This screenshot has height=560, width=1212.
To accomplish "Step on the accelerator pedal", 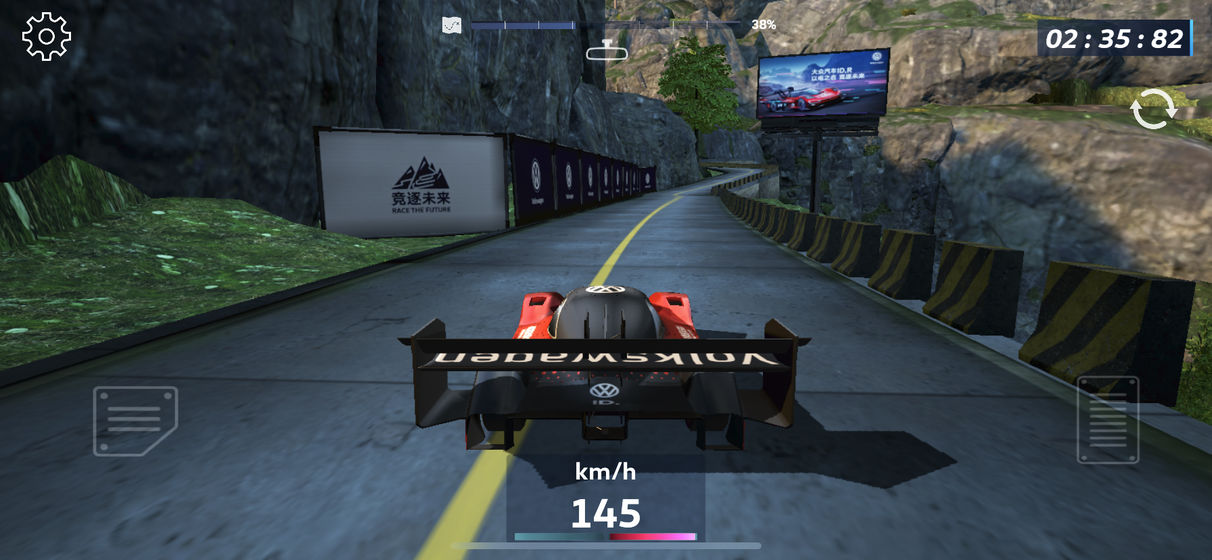I will click(1107, 420).
